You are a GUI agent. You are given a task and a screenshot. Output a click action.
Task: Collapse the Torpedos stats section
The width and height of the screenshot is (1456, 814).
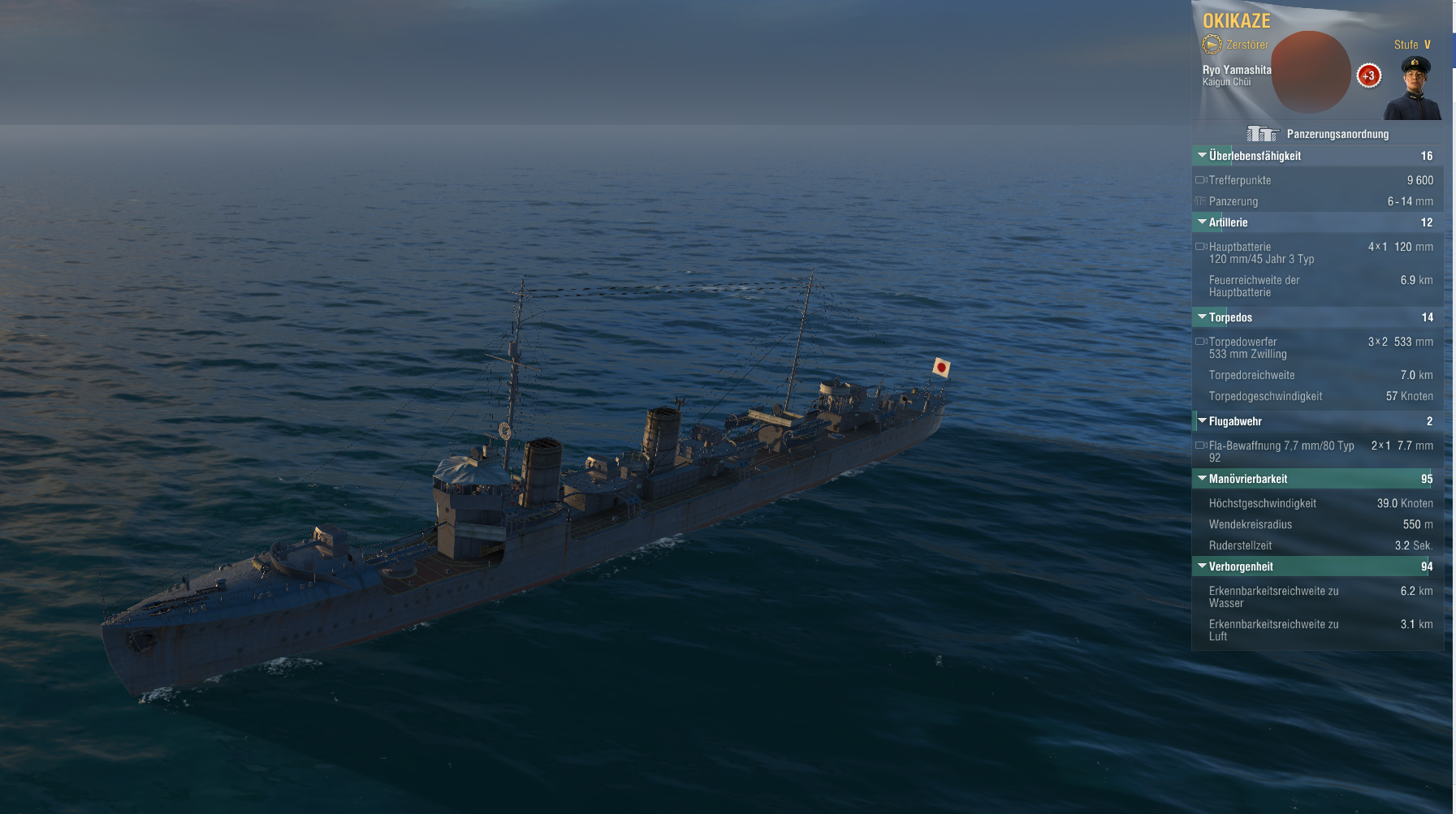click(1203, 317)
